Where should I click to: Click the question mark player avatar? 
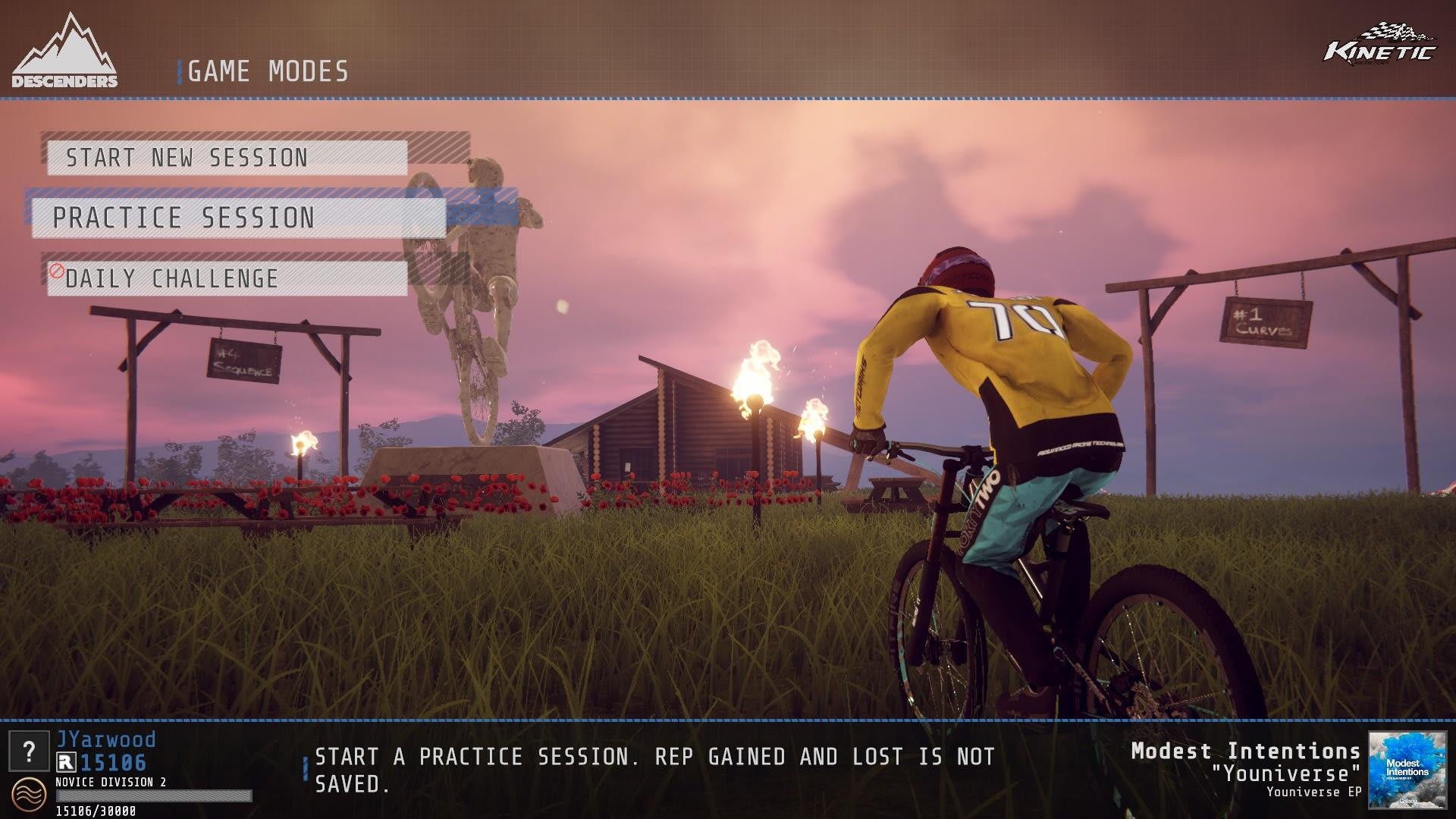click(29, 752)
